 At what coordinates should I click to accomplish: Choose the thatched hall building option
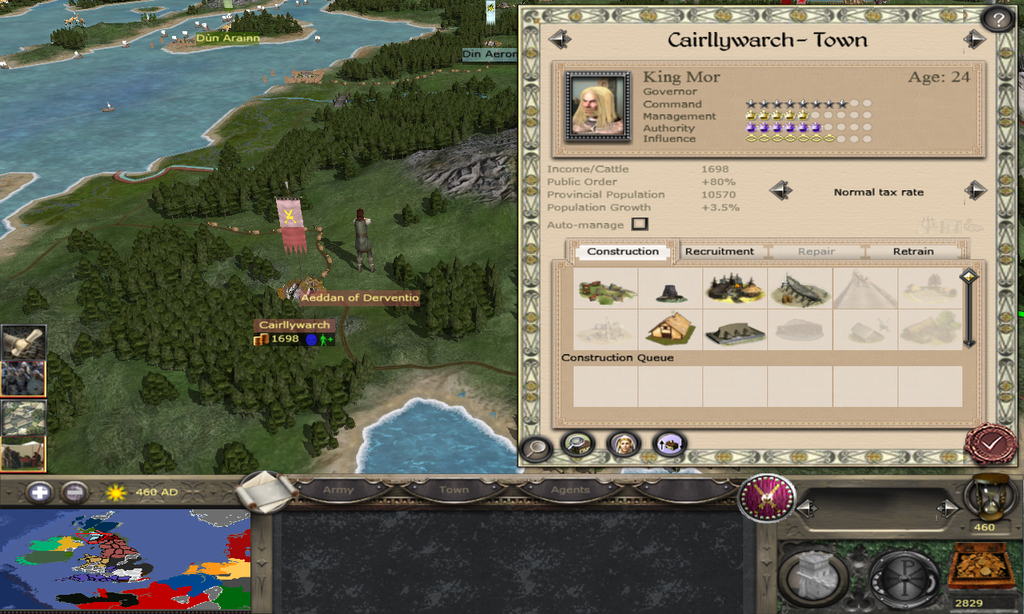[x=671, y=327]
